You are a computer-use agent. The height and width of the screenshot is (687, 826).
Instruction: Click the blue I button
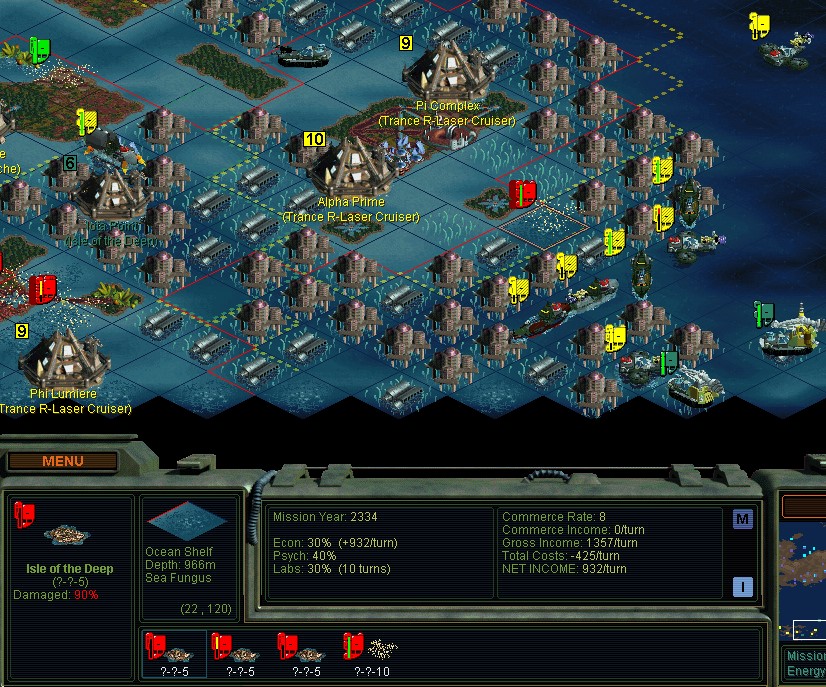(742, 587)
